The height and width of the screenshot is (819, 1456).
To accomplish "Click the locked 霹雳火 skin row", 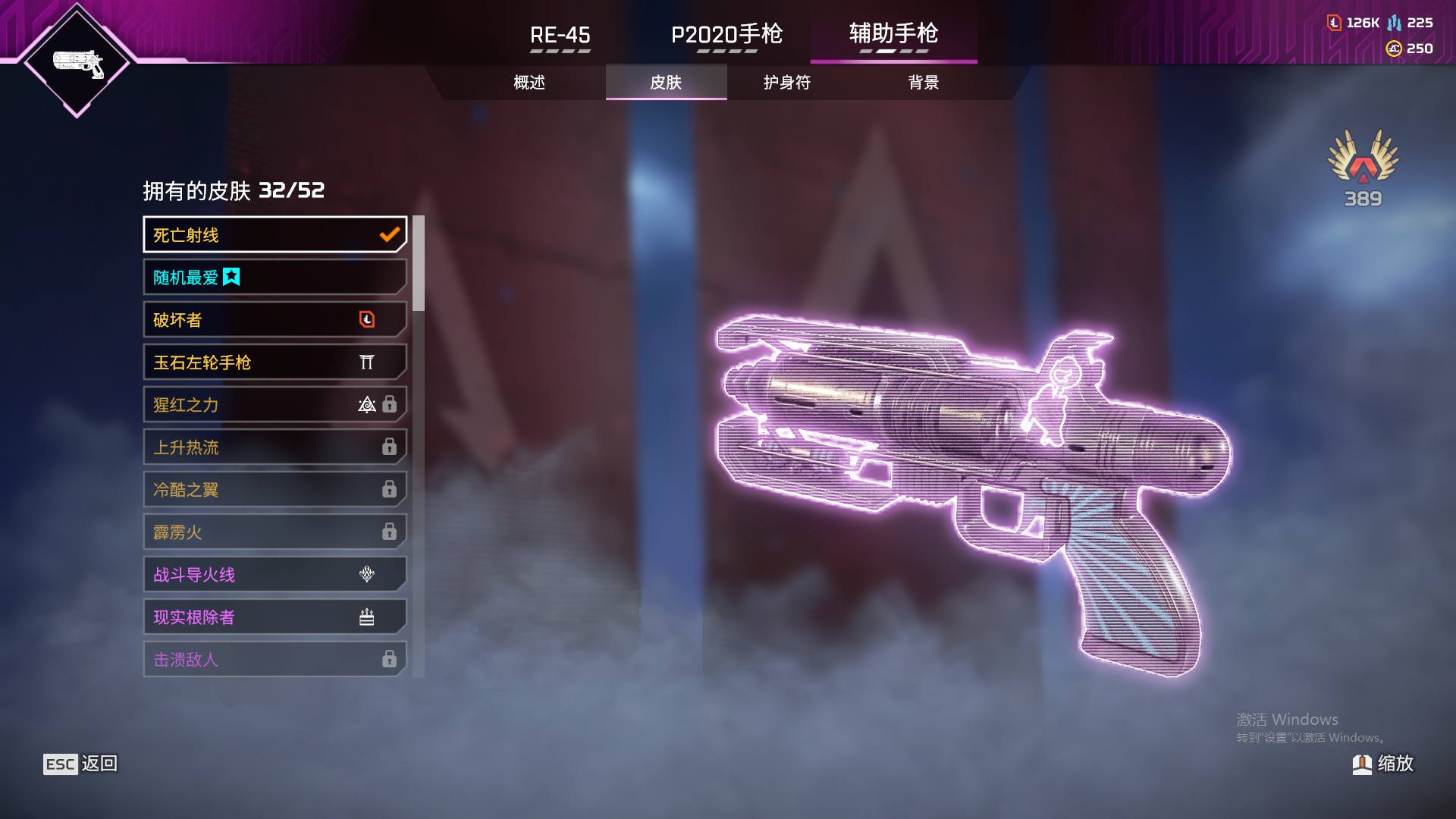I will click(275, 532).
